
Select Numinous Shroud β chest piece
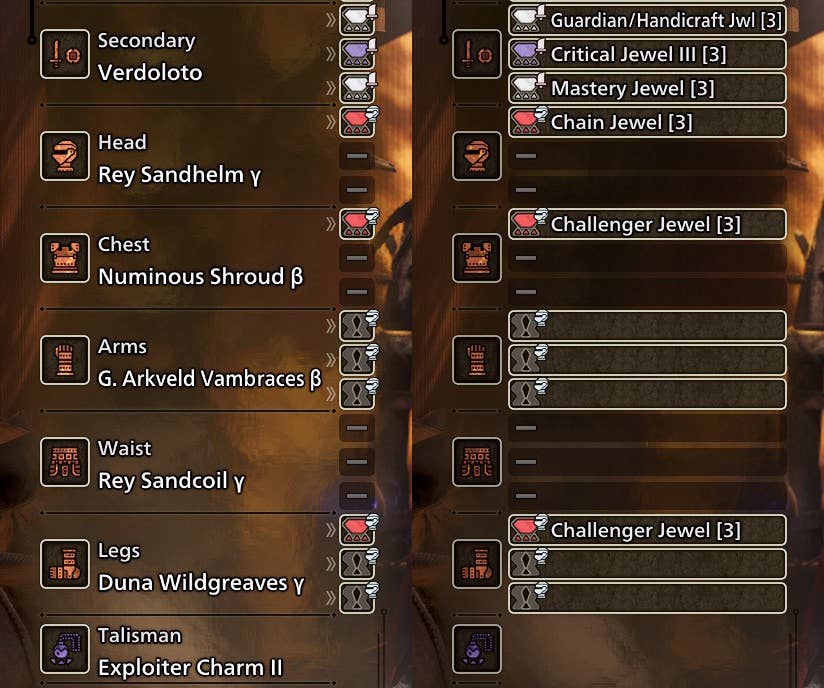[x=200, y=276]
